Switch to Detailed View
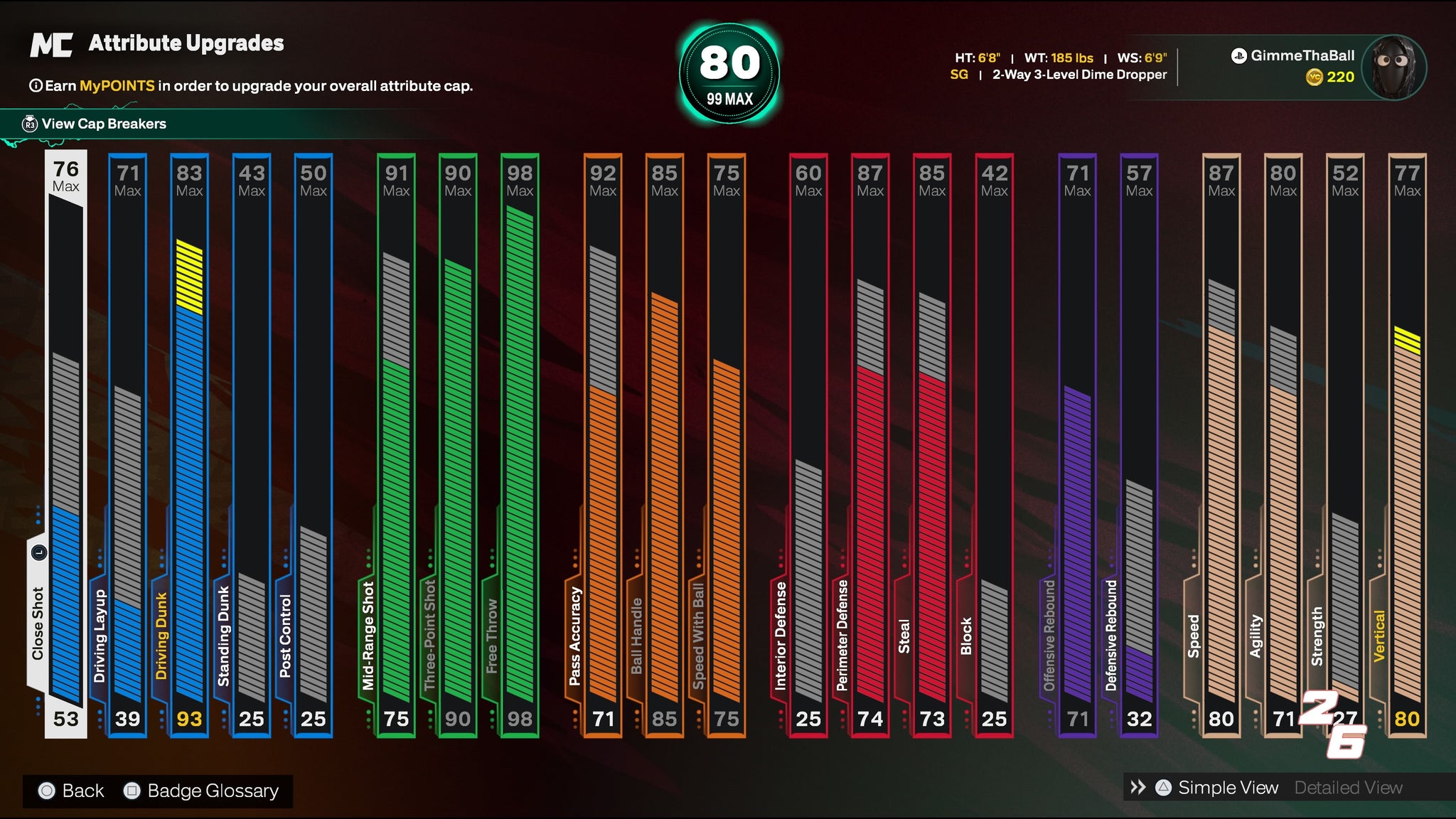Image resolution: width=1456 pixels, height=819 pixels. (1348, 788)
